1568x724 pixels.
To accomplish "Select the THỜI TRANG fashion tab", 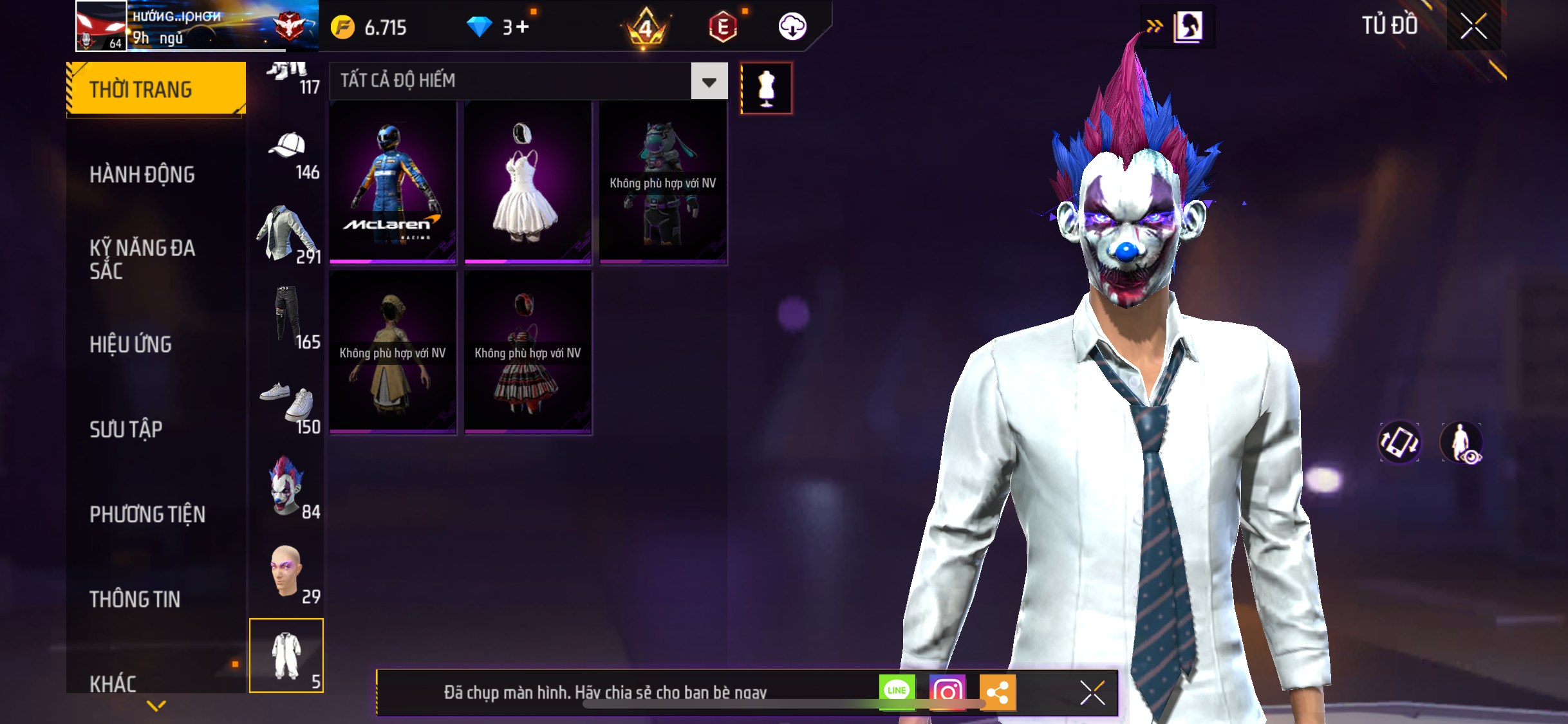I will 156,89.
